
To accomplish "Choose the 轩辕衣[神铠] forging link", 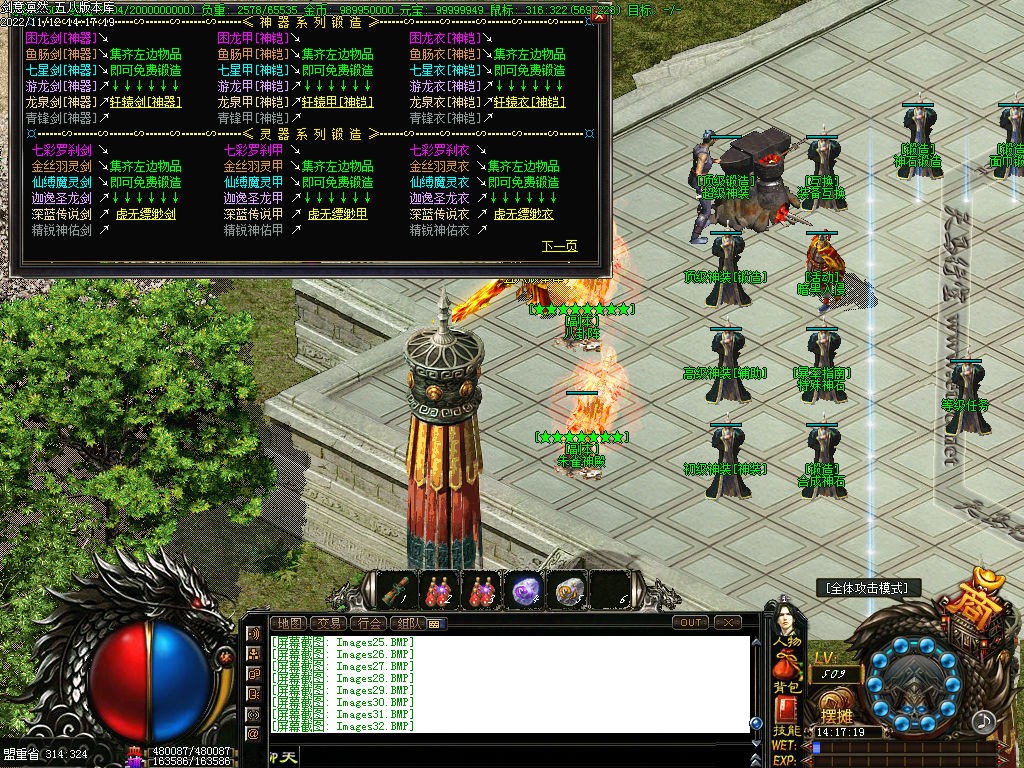I will pyautogui.click(x=530, y=102).
